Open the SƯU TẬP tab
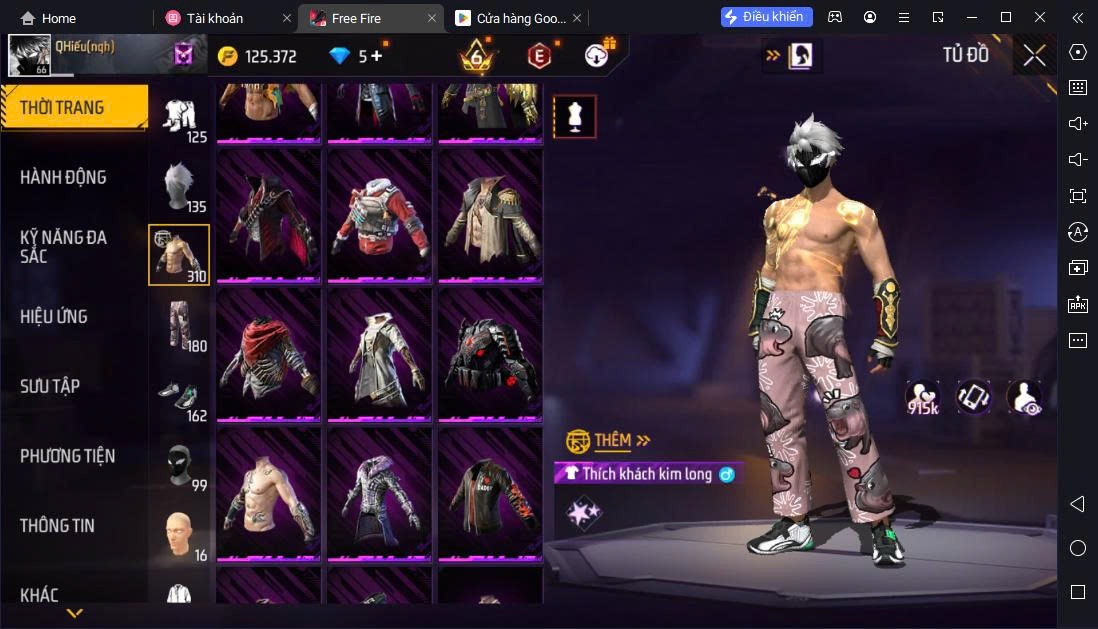Screen dimensions: 1098x629 pos(50,386)
